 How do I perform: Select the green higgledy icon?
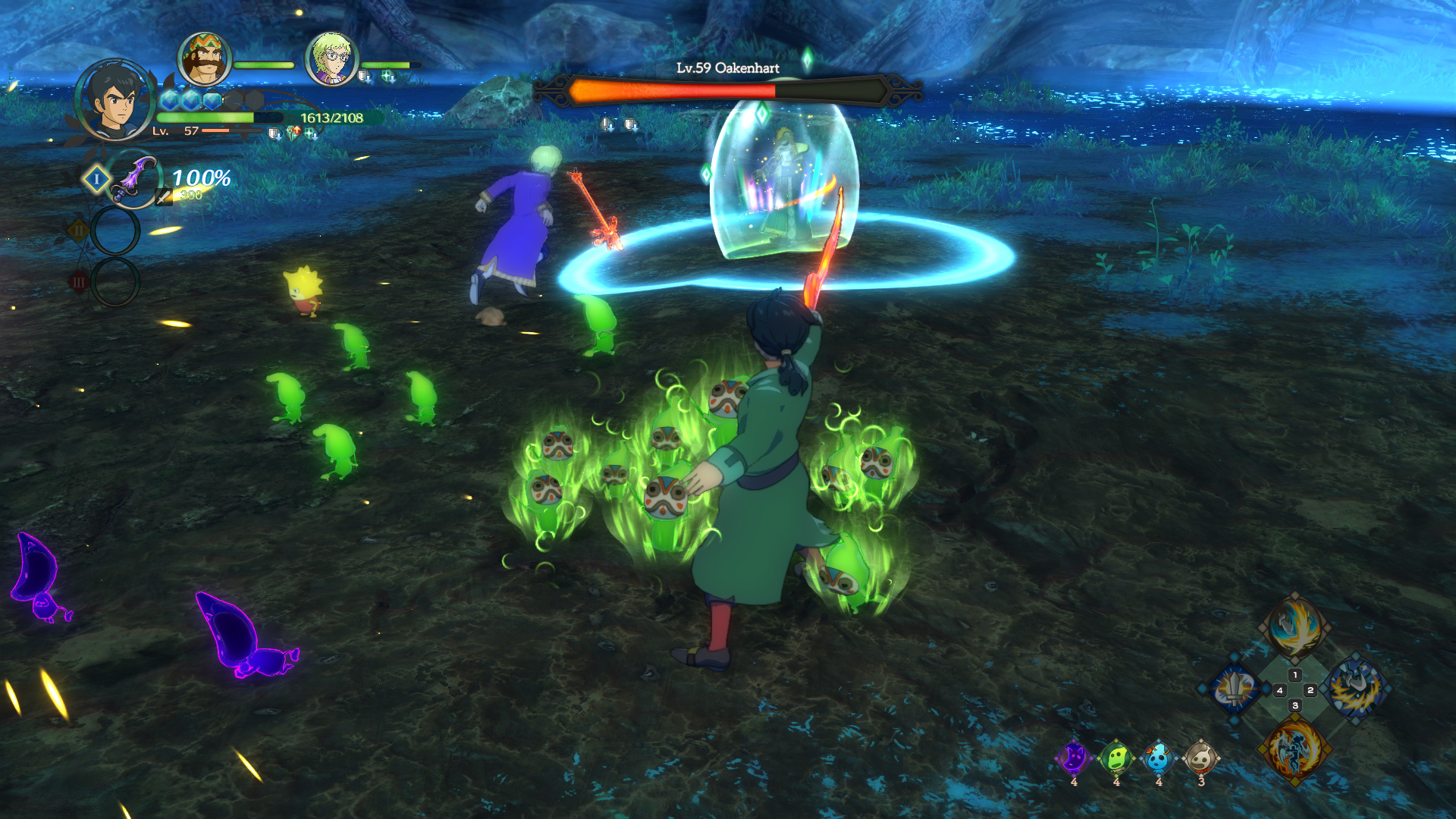point(1116,758)
